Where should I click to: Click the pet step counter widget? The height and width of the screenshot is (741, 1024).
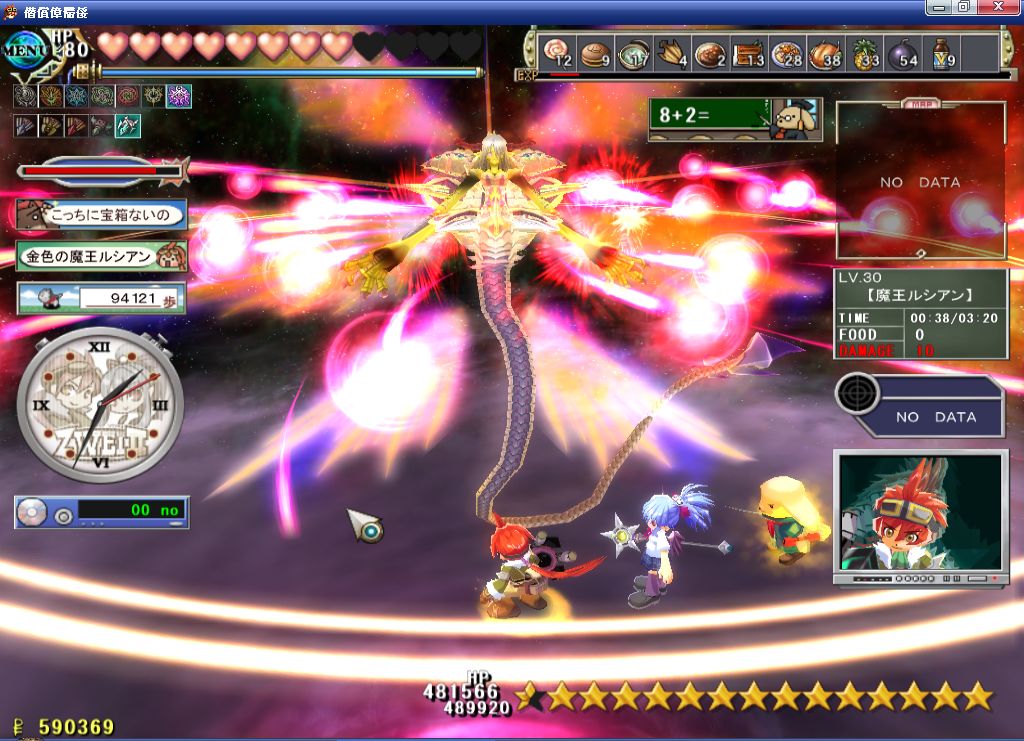point(101,297)
